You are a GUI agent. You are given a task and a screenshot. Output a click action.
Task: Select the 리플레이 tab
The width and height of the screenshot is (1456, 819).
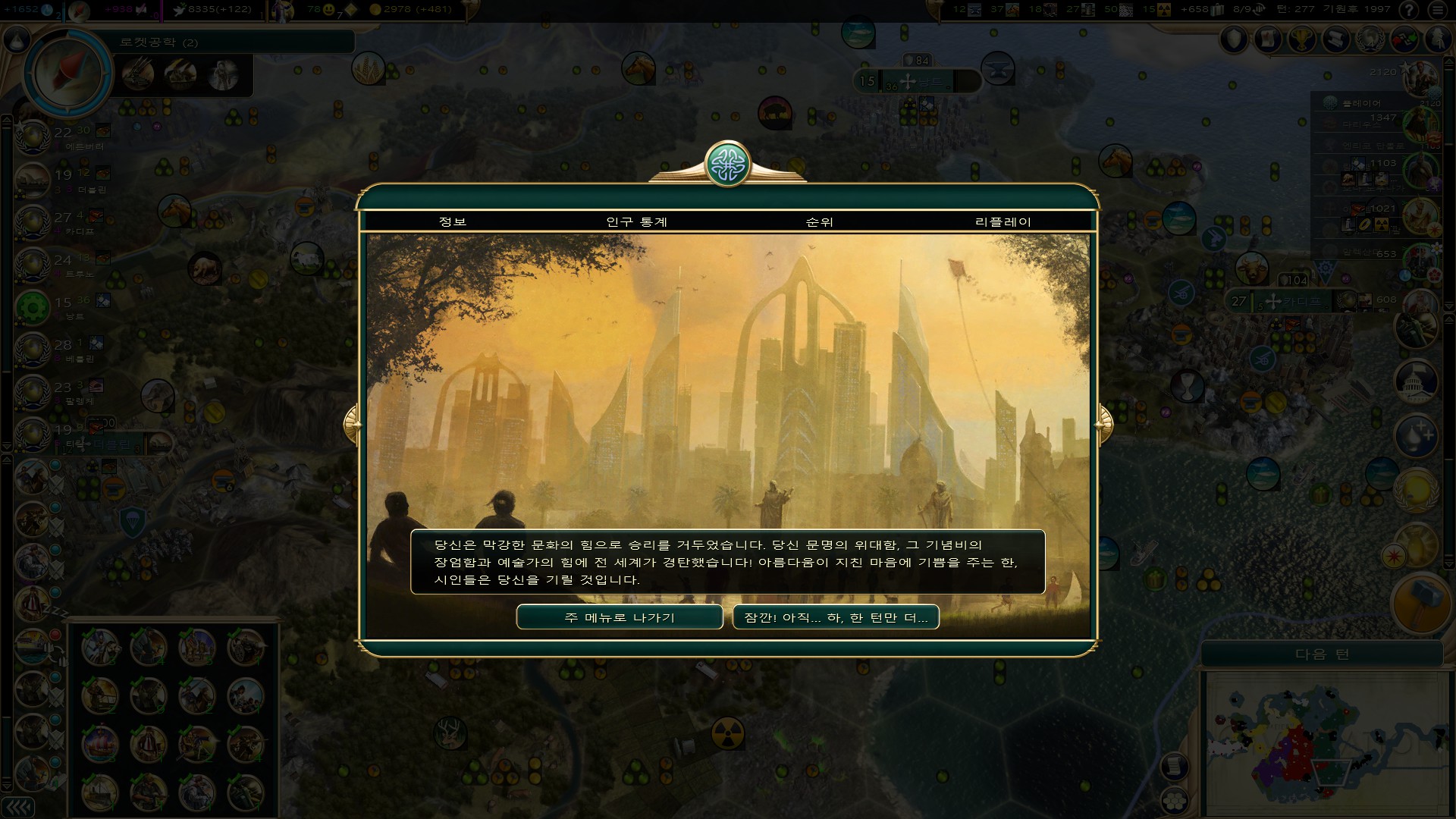click(1003, 221)
